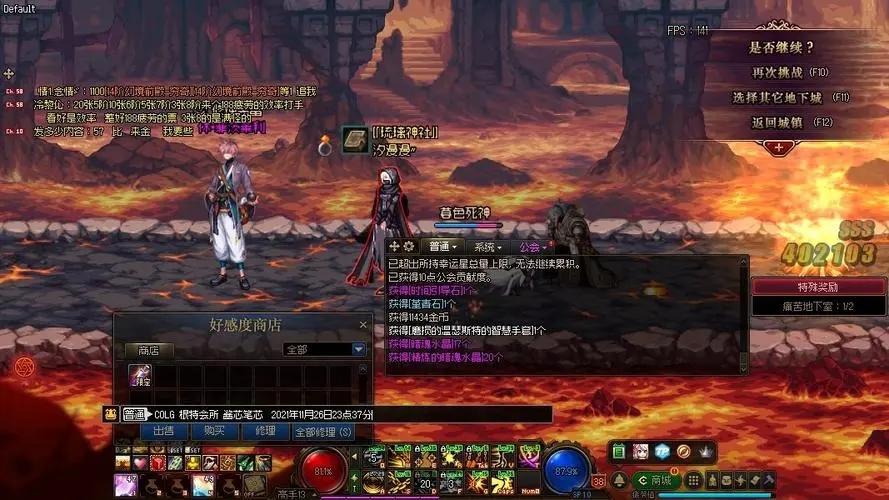
Task: Open the 全部 filter dropdown
Action: tap(358, 350)
